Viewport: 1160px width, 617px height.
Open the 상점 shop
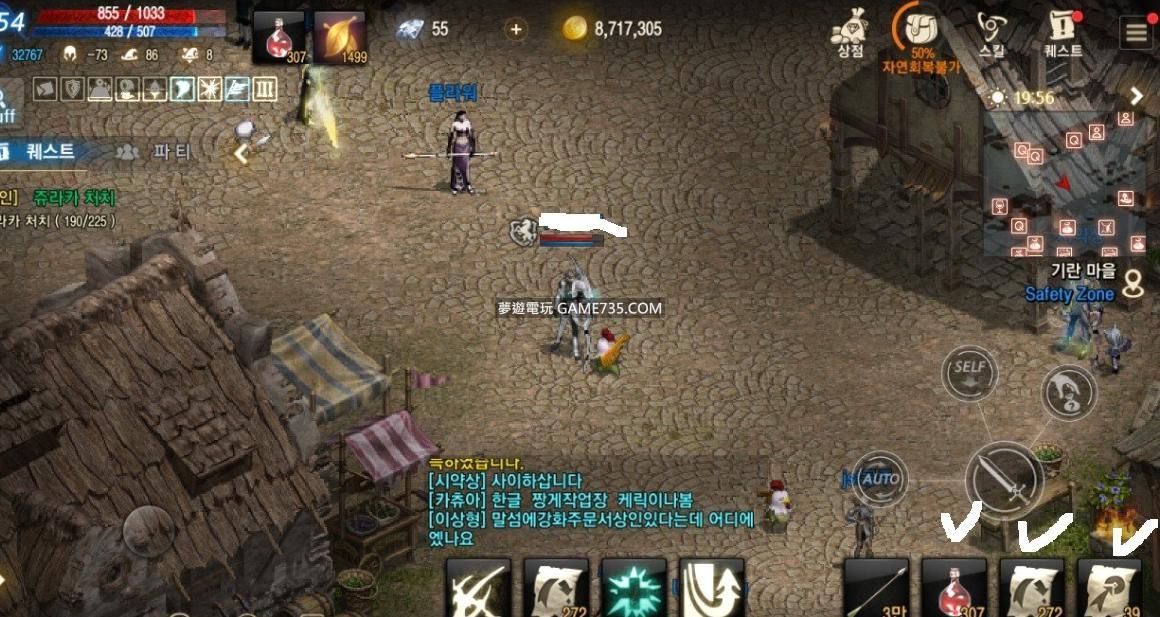pyautogui.click(x=849, y=32)
